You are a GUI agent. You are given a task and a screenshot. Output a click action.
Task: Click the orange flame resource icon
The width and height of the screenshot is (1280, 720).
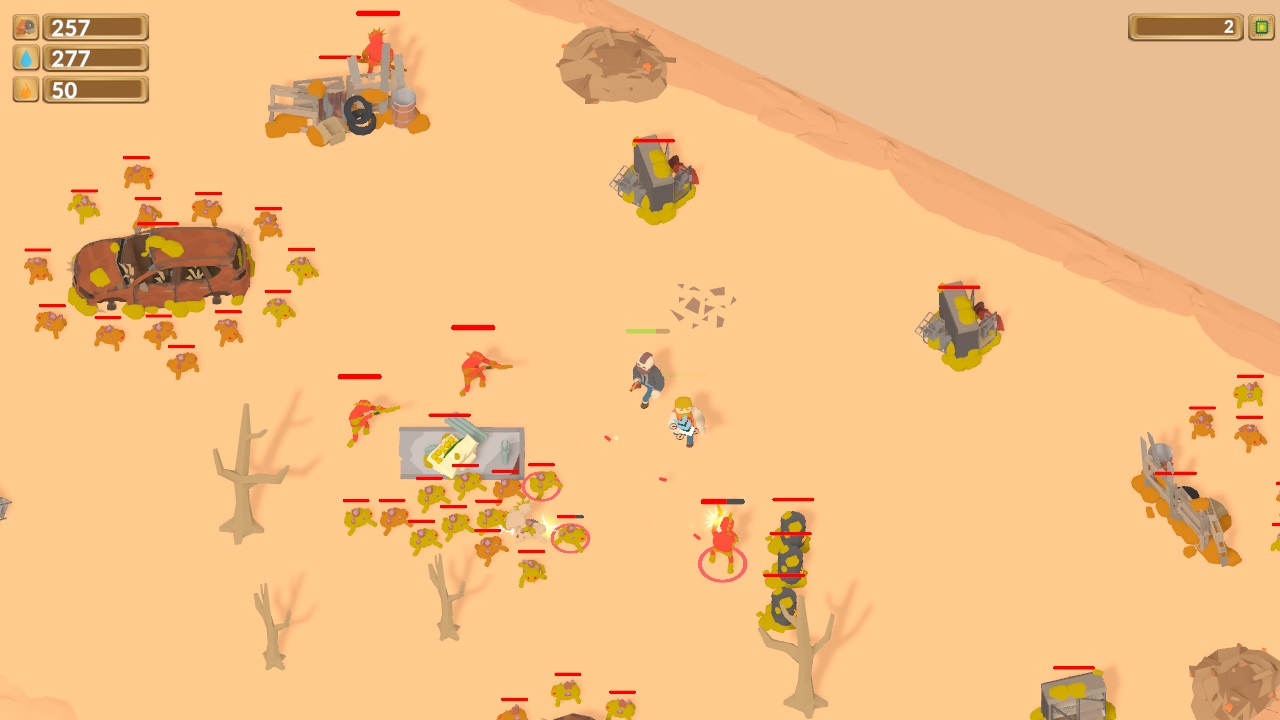[x=26, y=89]
